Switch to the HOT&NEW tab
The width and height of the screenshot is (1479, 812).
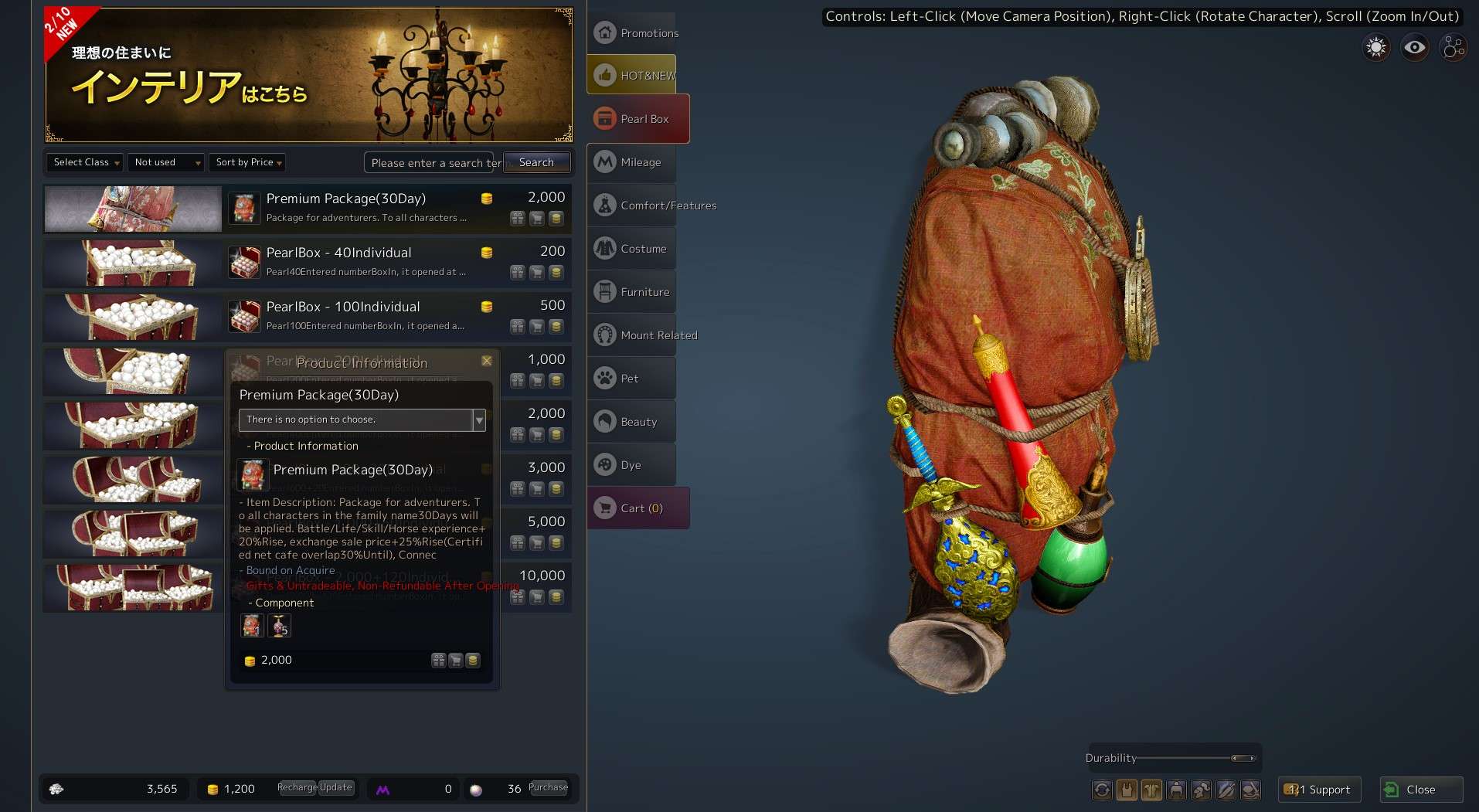(632, 76)
